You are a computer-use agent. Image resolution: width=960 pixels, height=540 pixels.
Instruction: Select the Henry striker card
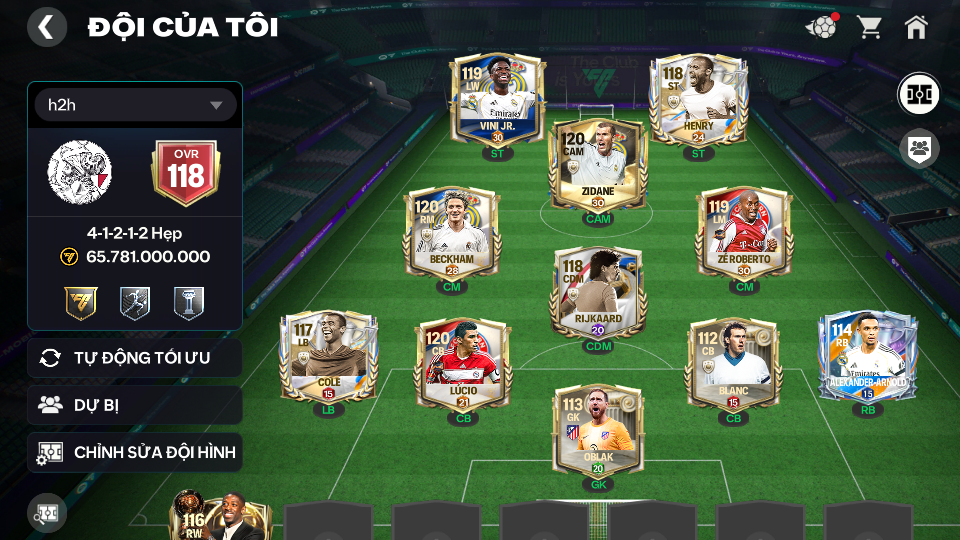click(x=698, y=102)
